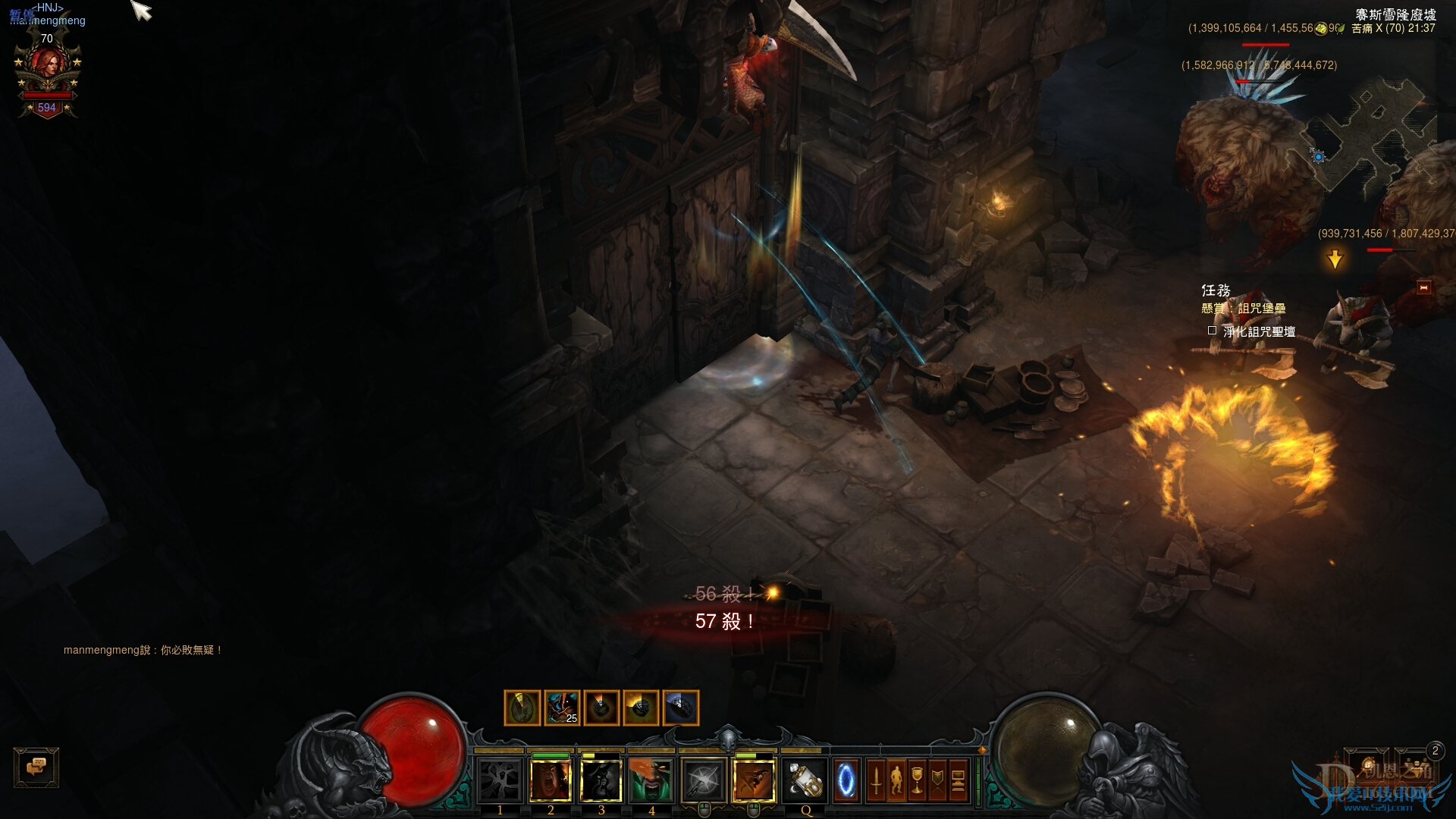This screenshot has width=1456, height=819.
Task: Activate the green-faced shout skill
Action: point(651,780)
